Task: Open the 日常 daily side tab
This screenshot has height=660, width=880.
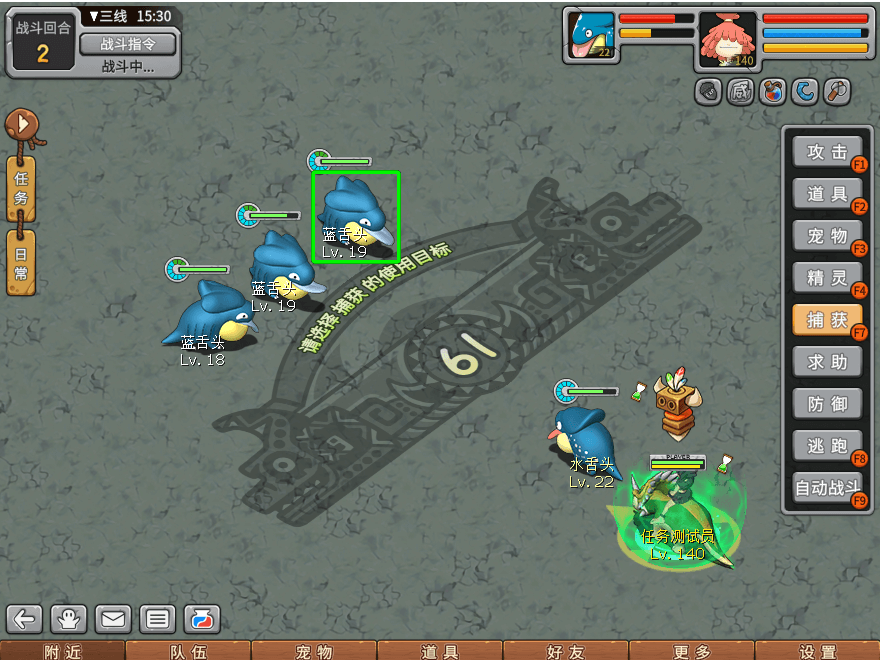Action: click(21, 262)
